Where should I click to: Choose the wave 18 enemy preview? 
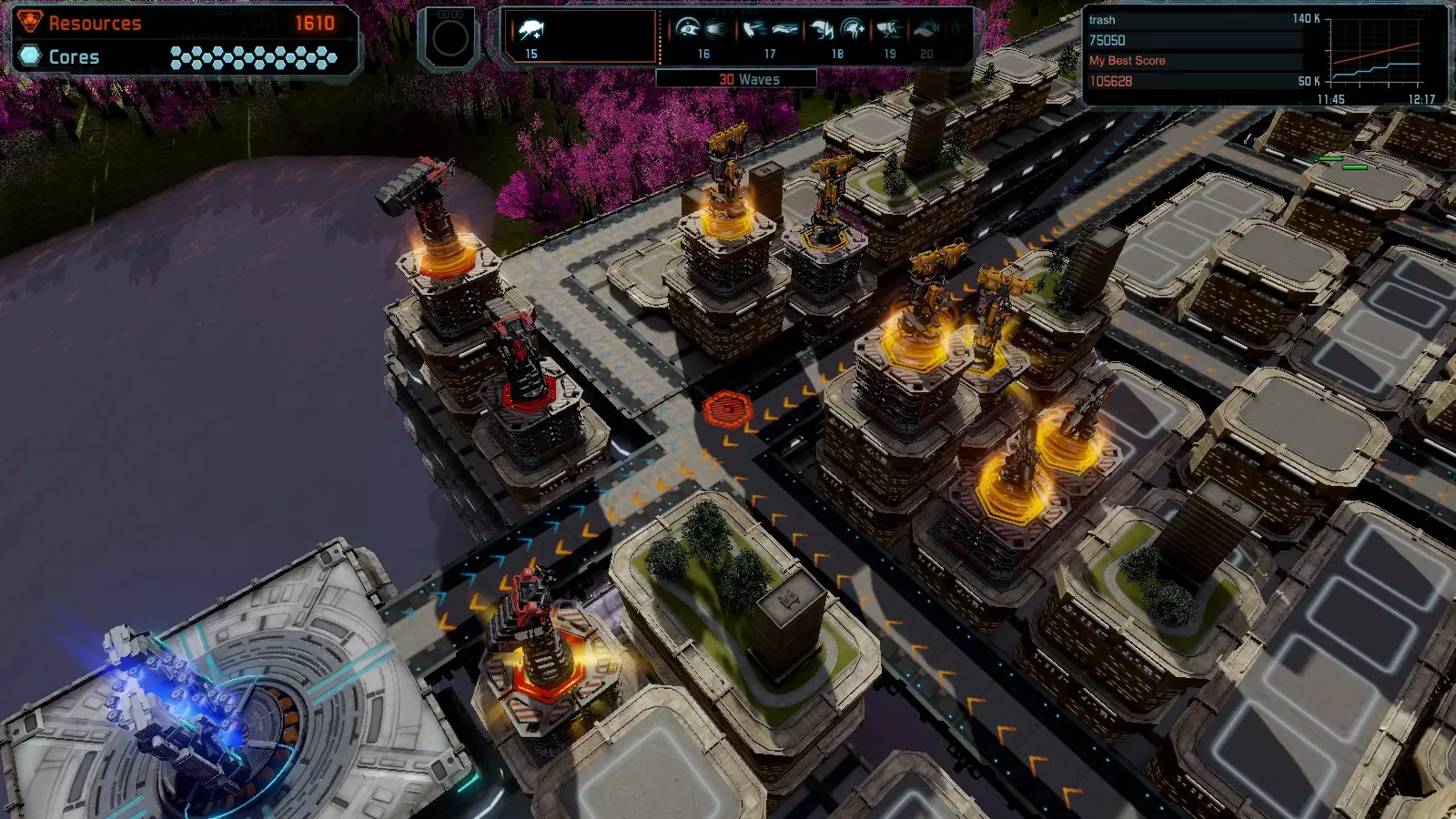[x=837, y=31]
